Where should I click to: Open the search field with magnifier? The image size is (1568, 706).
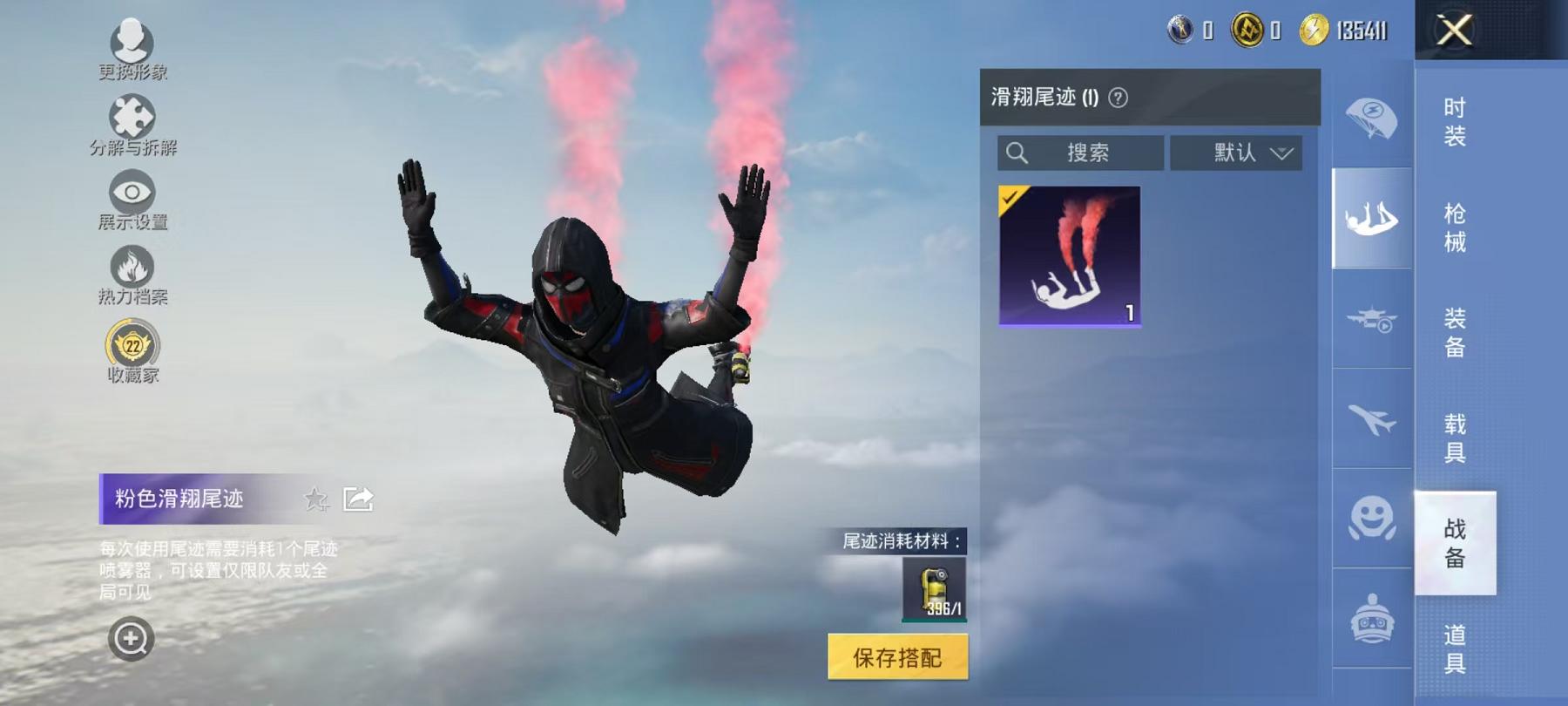coord(1080,153)
